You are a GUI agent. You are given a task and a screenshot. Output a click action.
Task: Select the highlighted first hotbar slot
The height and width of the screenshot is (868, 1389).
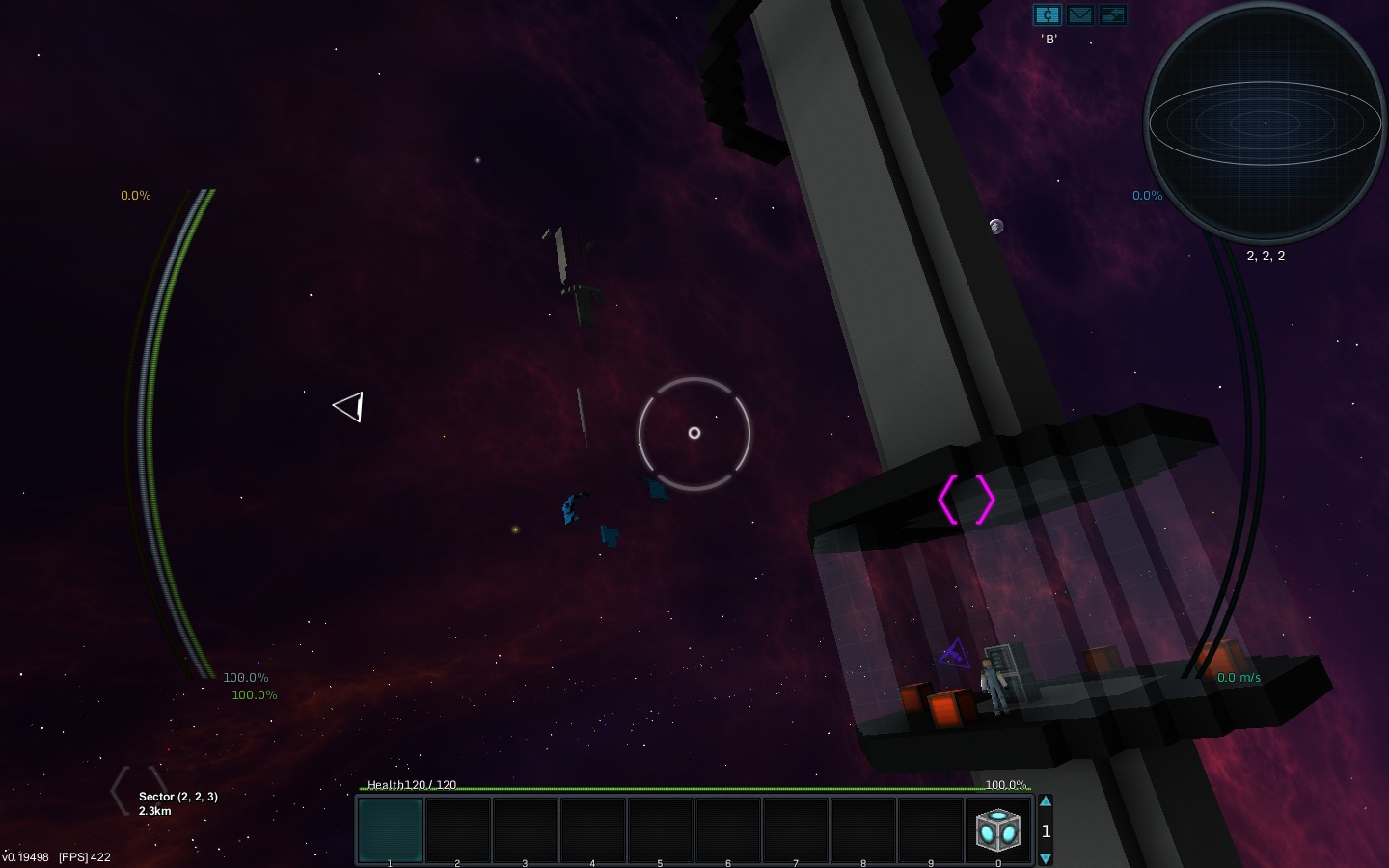pyautogui.click(x=391, y=829)
